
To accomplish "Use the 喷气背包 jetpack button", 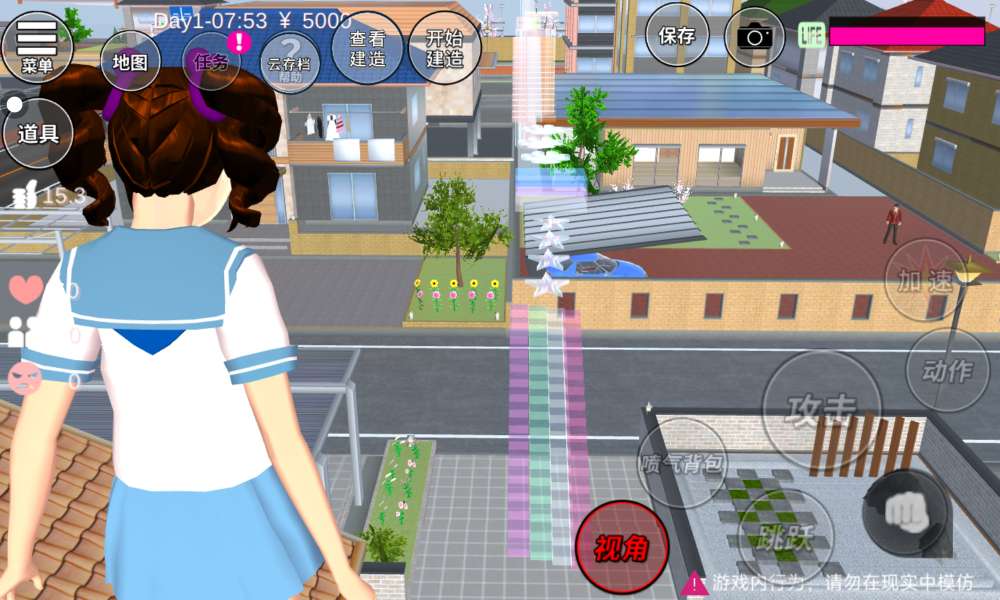I will 682,463.
